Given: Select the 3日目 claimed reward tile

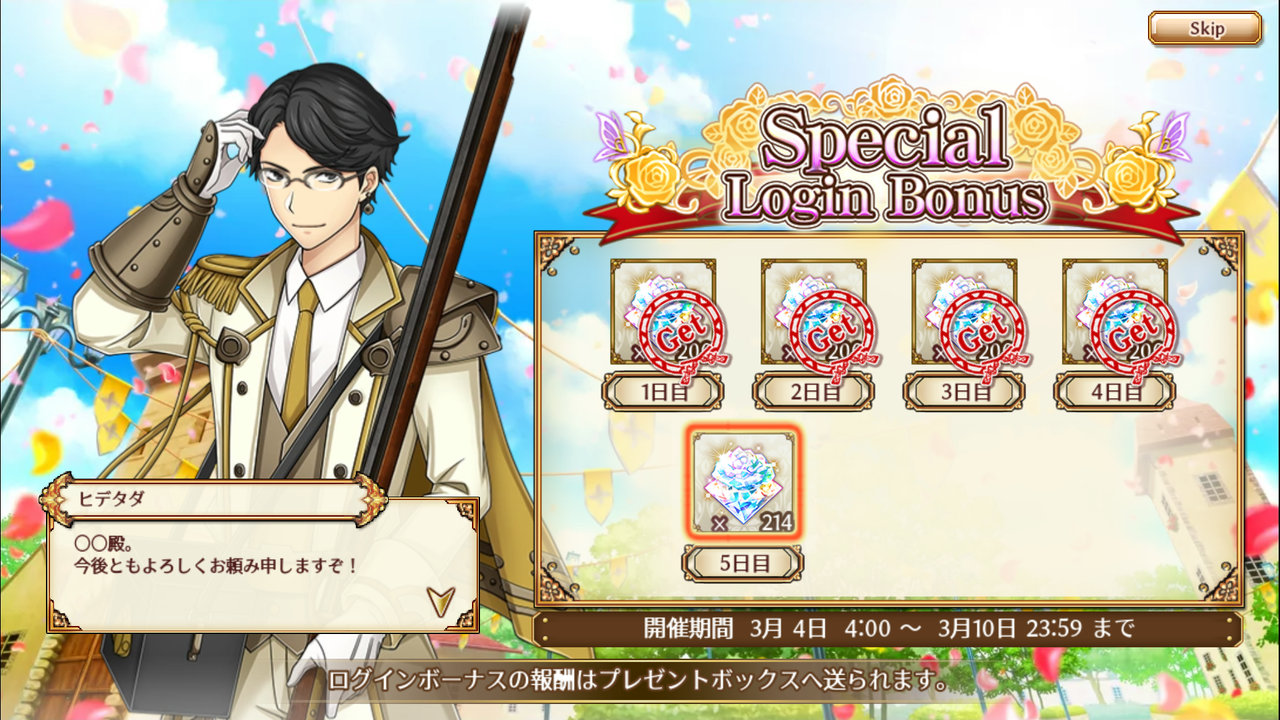Looking at the screenshot, I should pyautogui.click(x=964, y=313).
